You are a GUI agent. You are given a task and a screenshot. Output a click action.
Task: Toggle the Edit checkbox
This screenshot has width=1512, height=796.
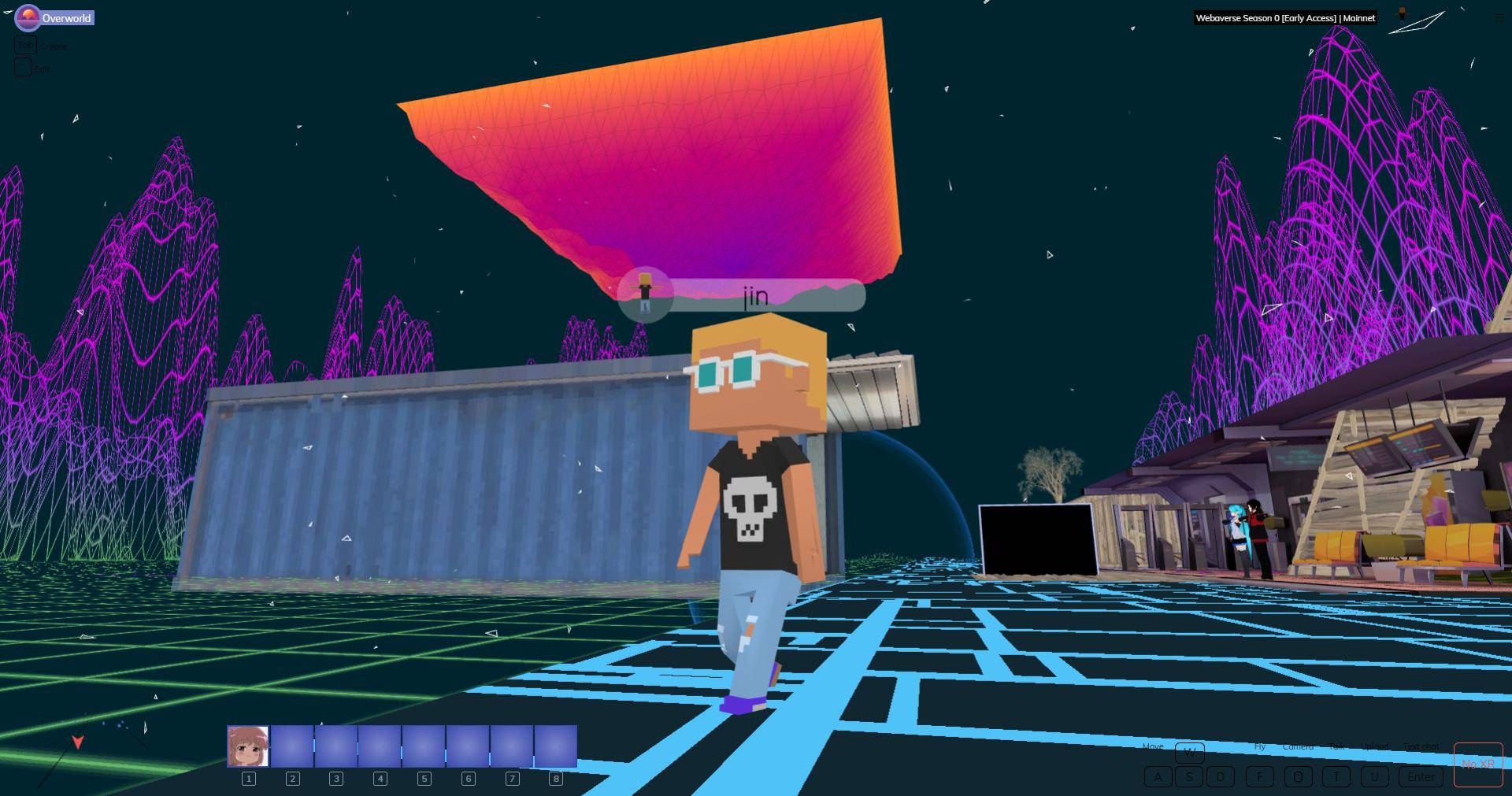pyautogui.click(x=22, y=68)
